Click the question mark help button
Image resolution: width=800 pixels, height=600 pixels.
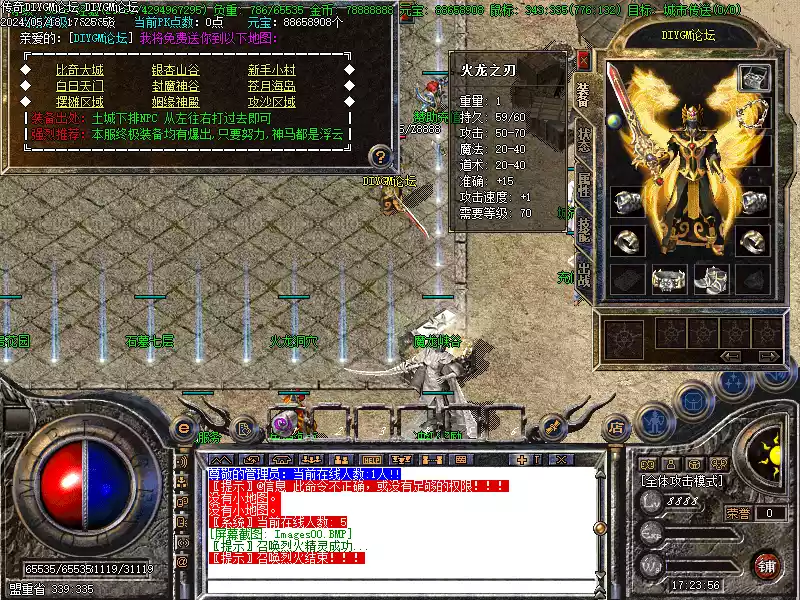click(x=379, y=156)
